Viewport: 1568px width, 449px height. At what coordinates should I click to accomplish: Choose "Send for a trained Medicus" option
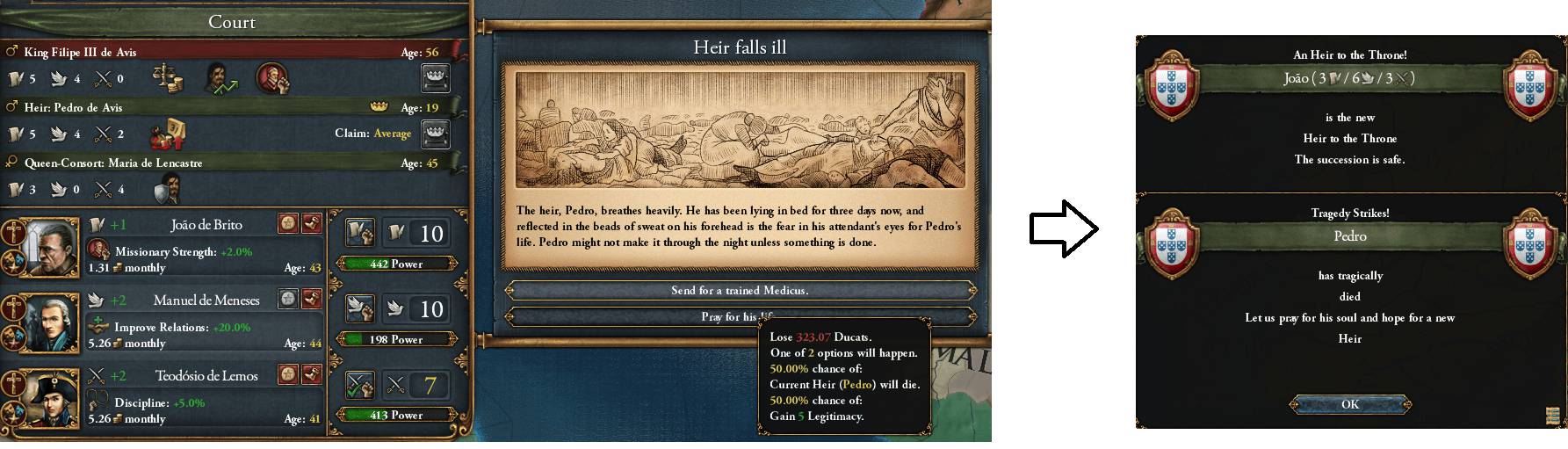[x=740, y=290]
